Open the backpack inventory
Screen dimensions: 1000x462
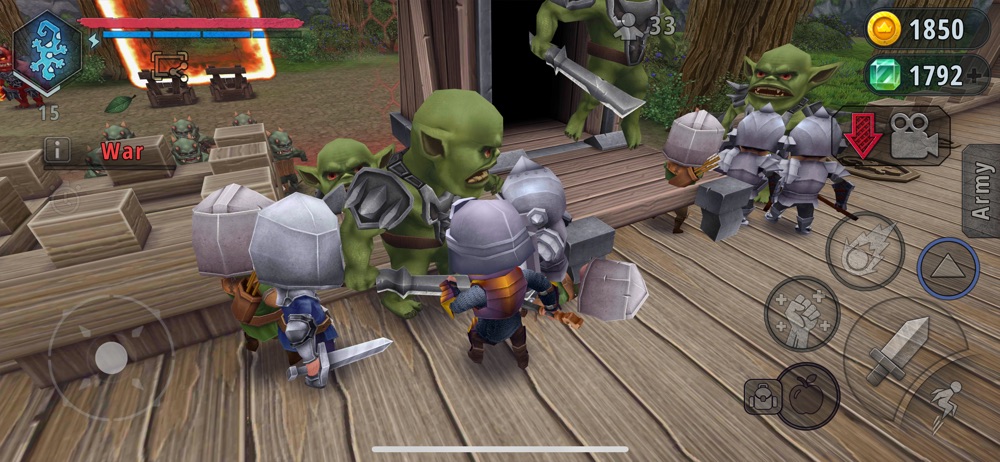click(x=760, y=397)
